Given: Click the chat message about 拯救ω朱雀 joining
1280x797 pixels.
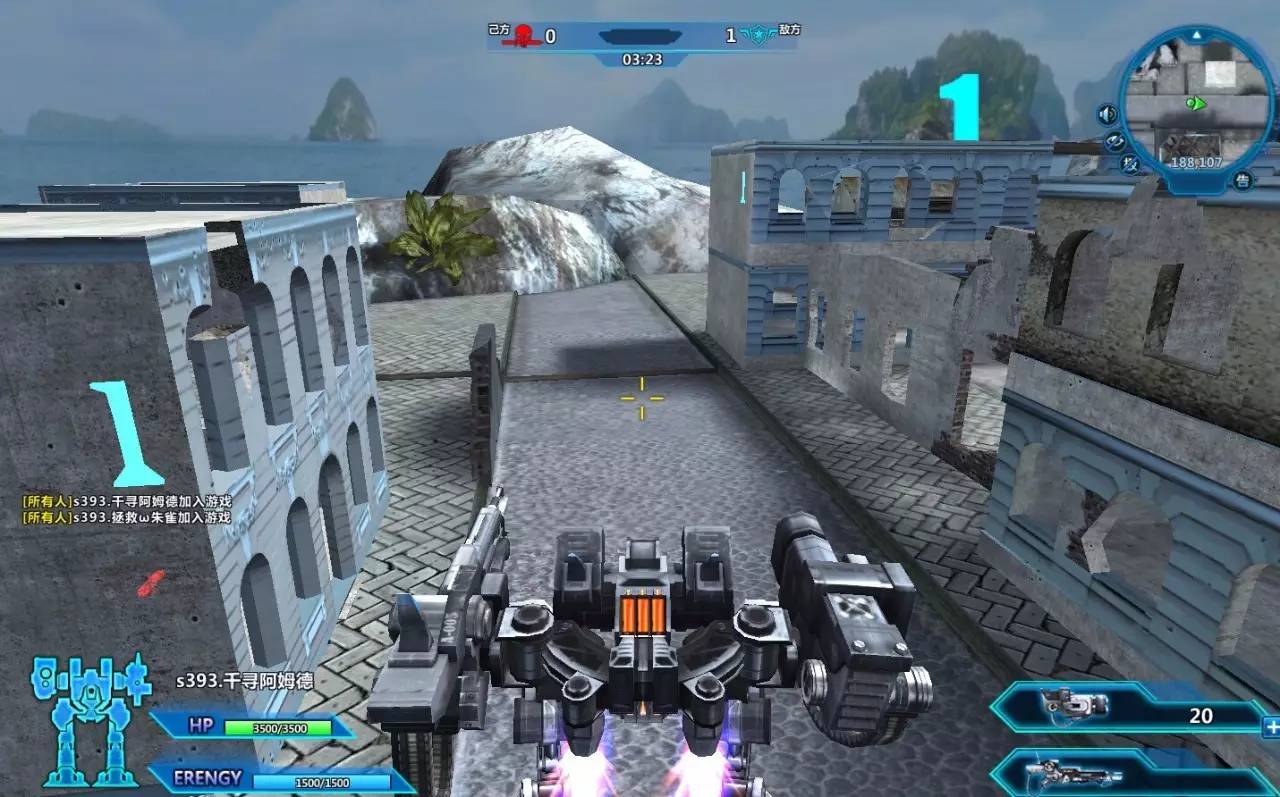Looking at the screenshot, I should 127,518.
